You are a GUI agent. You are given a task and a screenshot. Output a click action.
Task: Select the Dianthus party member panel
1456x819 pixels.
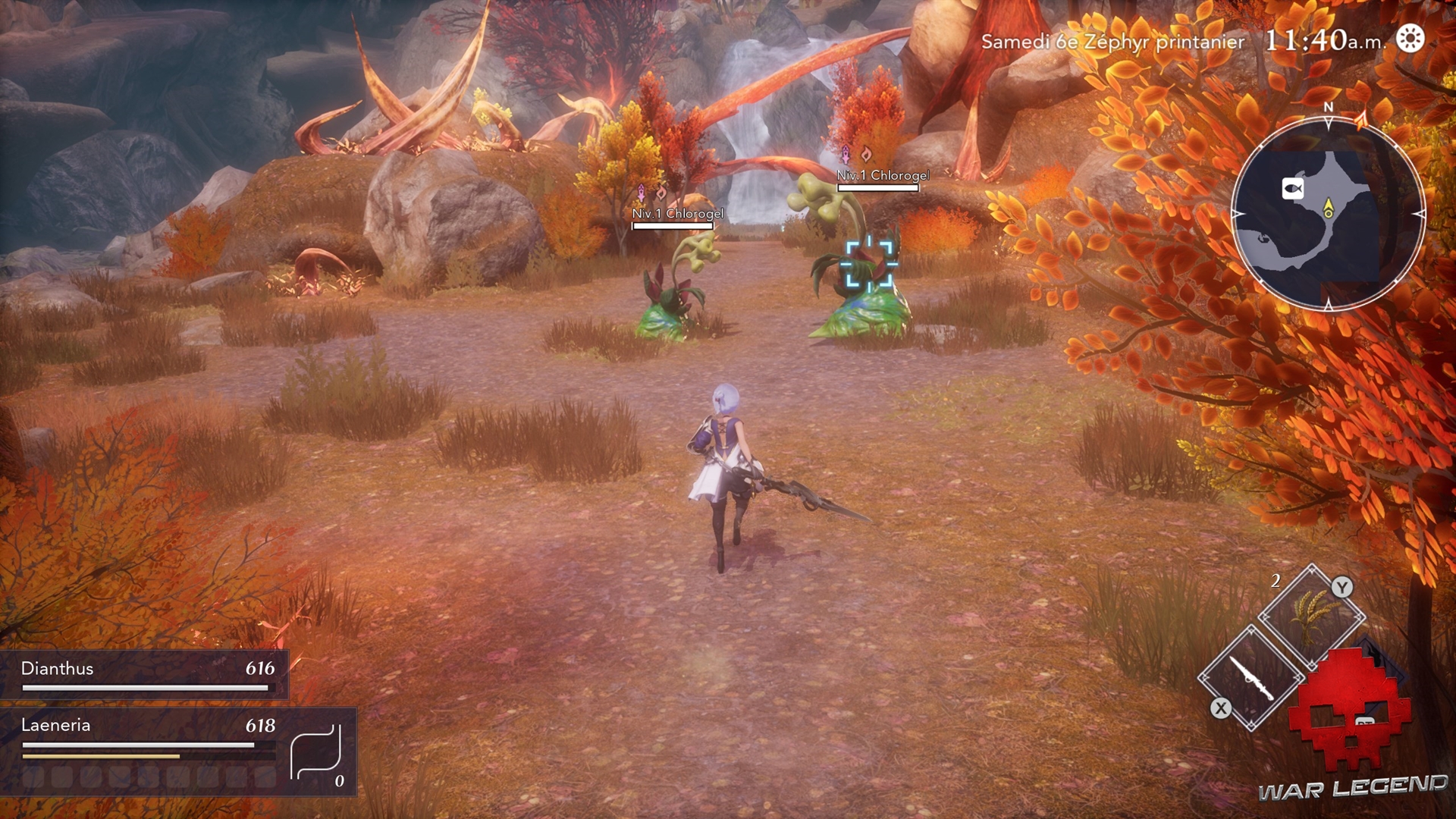point(144,673)
